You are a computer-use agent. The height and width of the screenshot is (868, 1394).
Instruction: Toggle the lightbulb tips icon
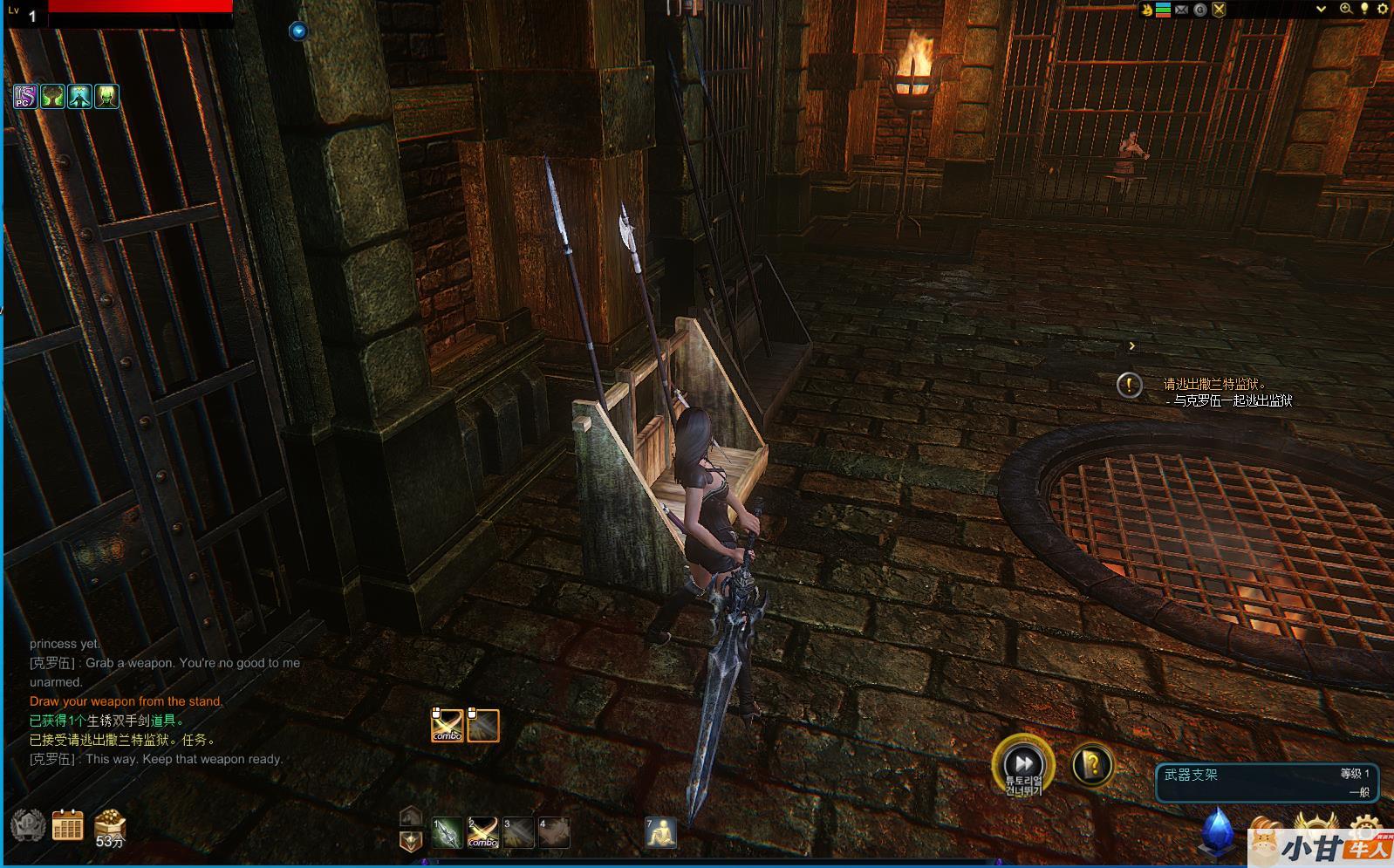point(1364,9)
